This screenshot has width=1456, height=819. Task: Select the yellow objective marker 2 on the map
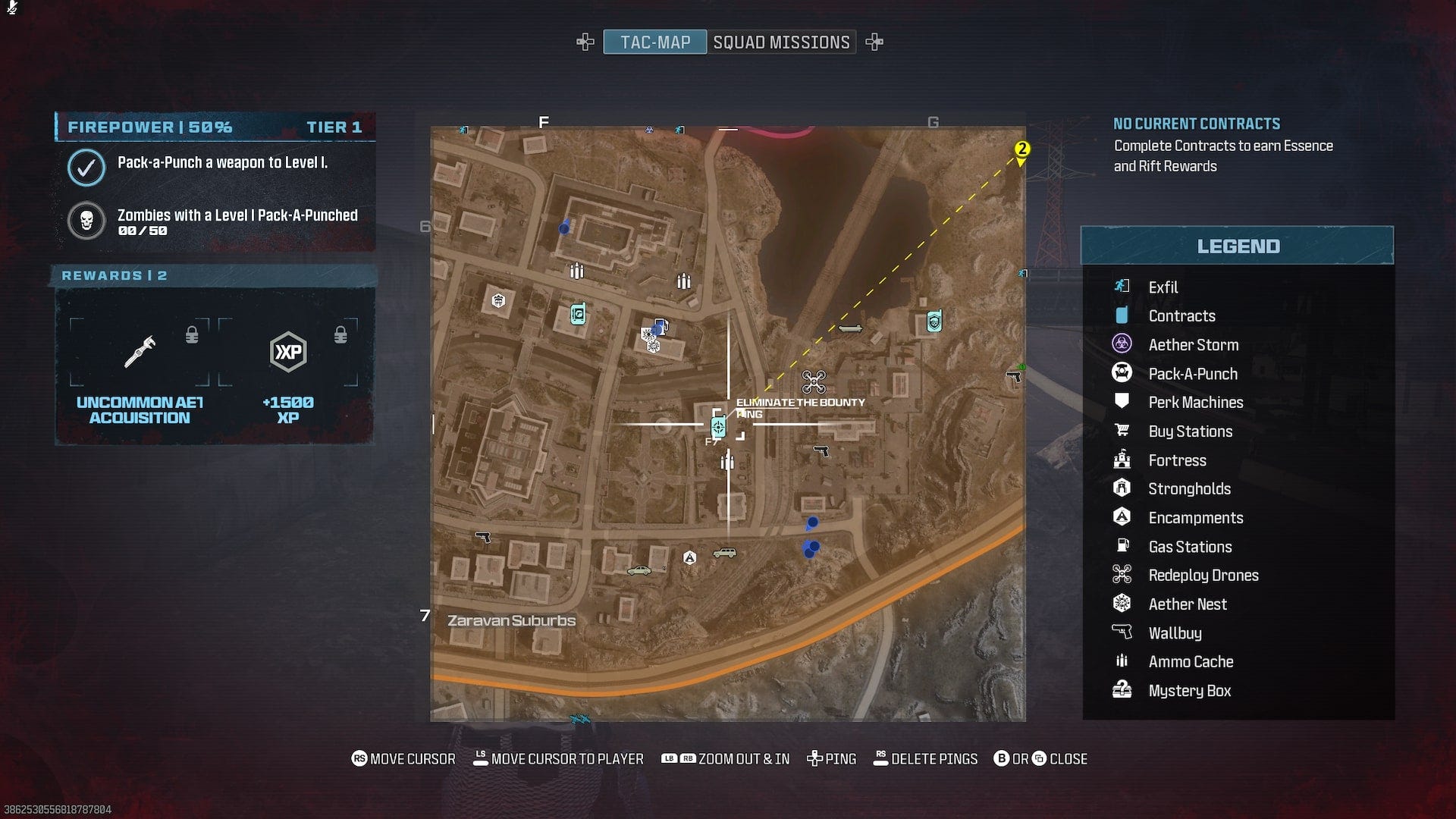click(1021, 149)
